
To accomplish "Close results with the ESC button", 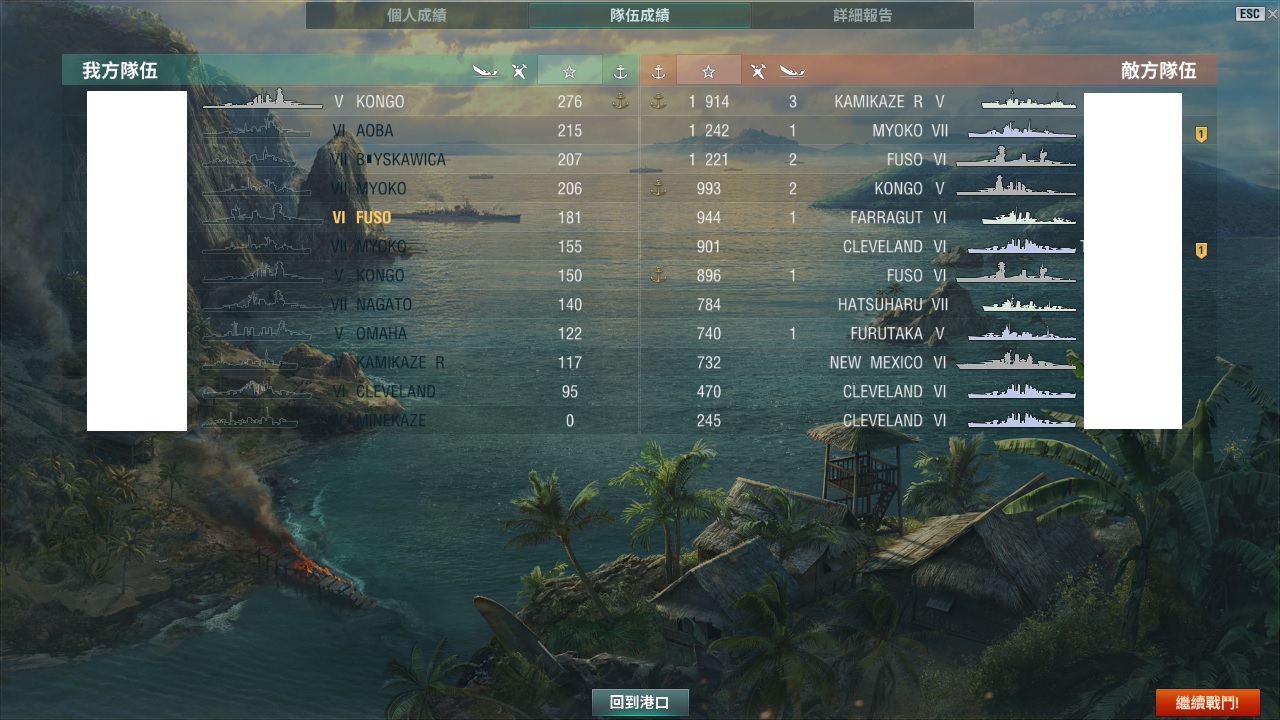I will pos(1249,14).
